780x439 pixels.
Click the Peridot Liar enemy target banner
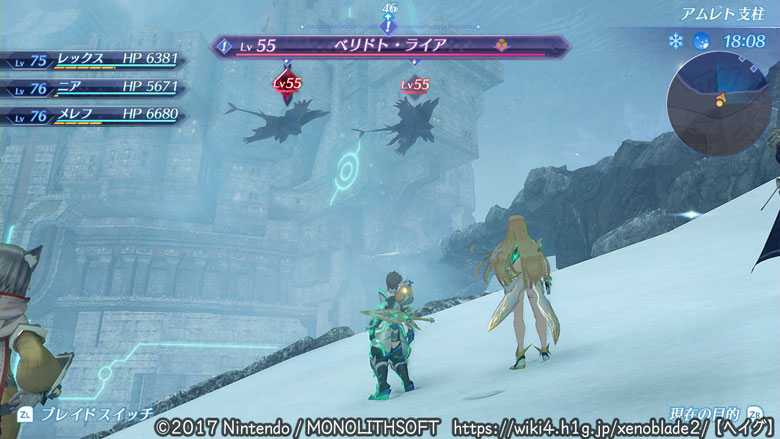390,46
